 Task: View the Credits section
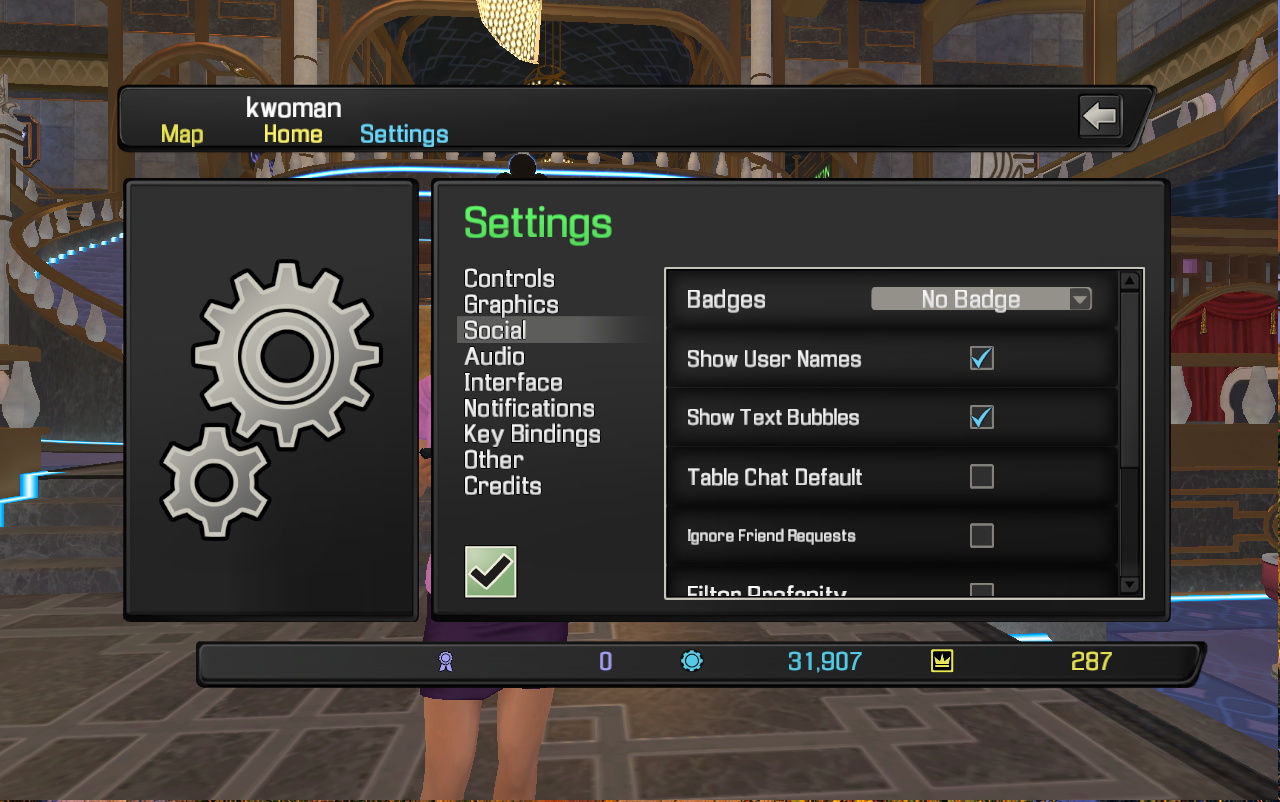point(502,486)
